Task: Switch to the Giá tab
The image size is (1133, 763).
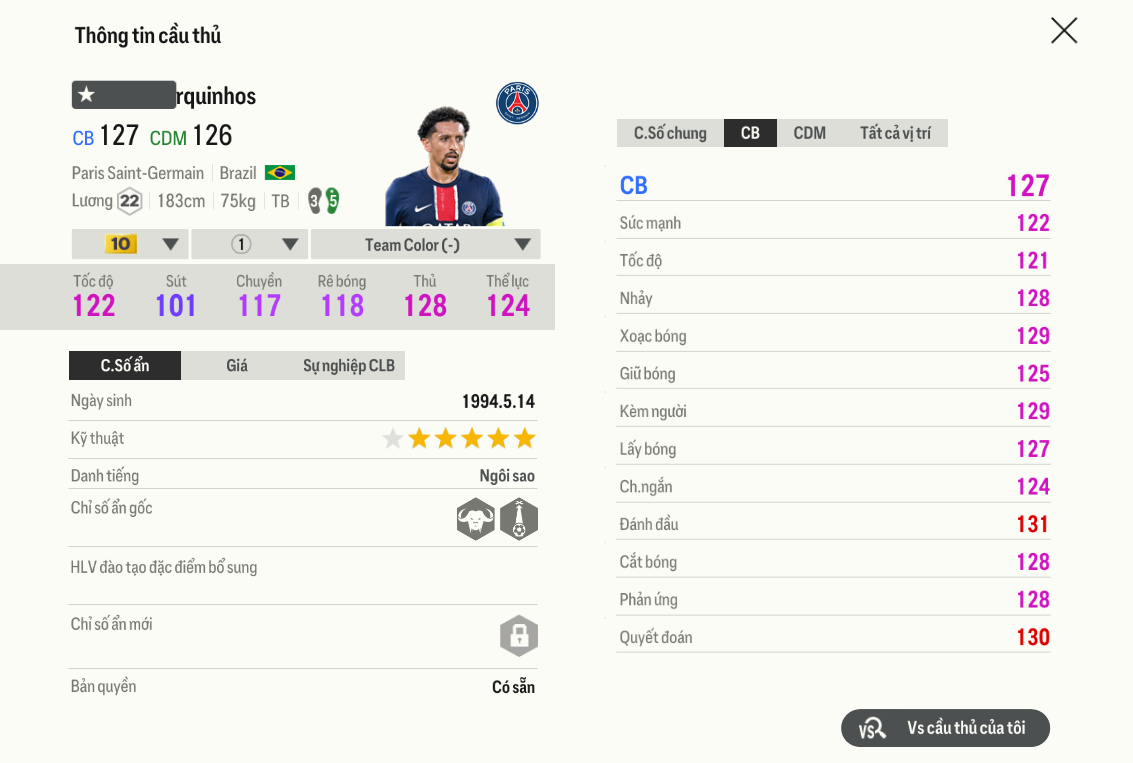Action: [x=237, y=366]
